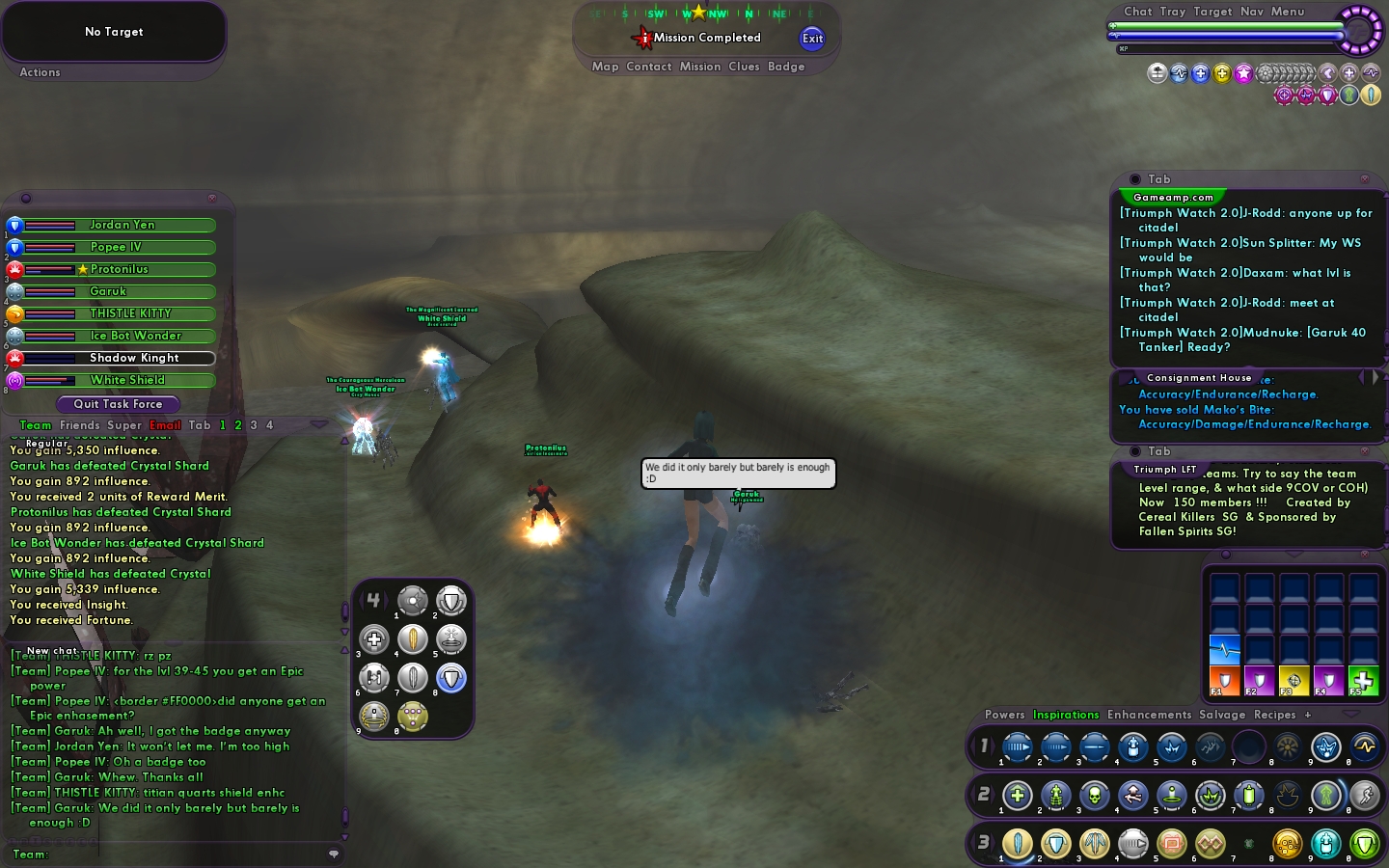Viewport: 1389px width, 868px height.
Task: Open the Actions menu under target window
Action: coord(40,72)
